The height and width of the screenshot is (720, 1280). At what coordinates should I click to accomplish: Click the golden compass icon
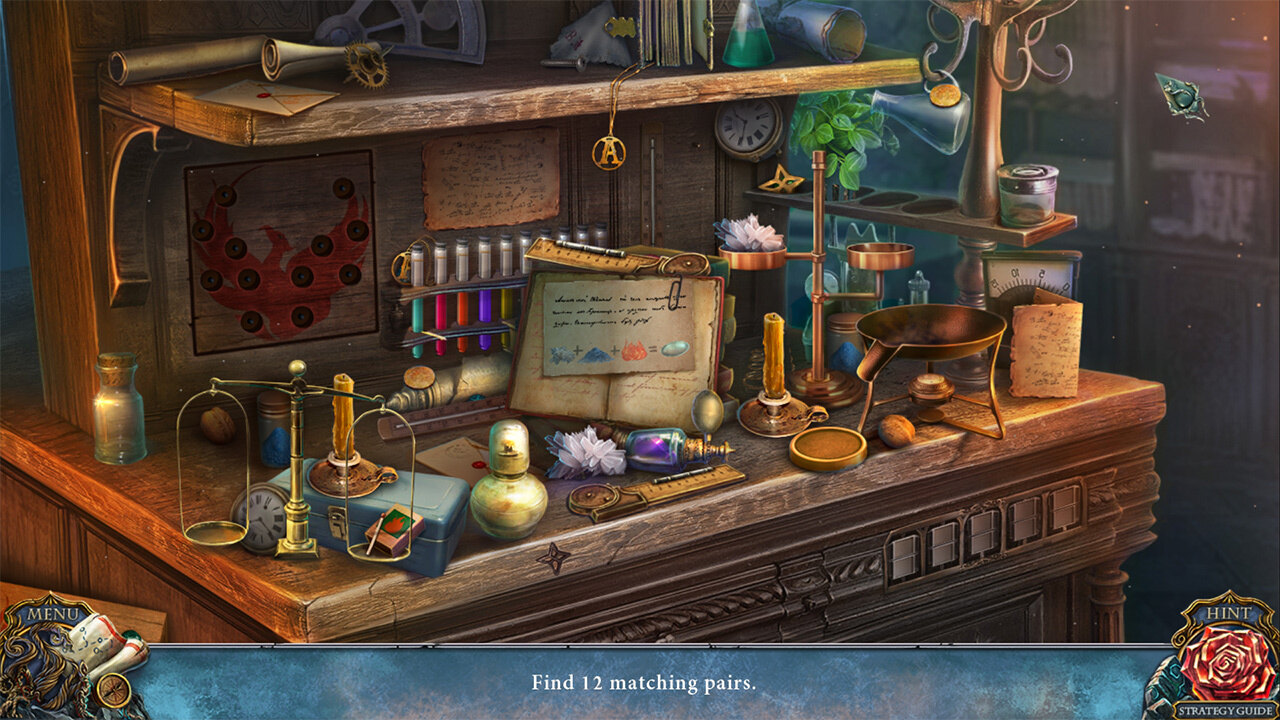[114, 690]
